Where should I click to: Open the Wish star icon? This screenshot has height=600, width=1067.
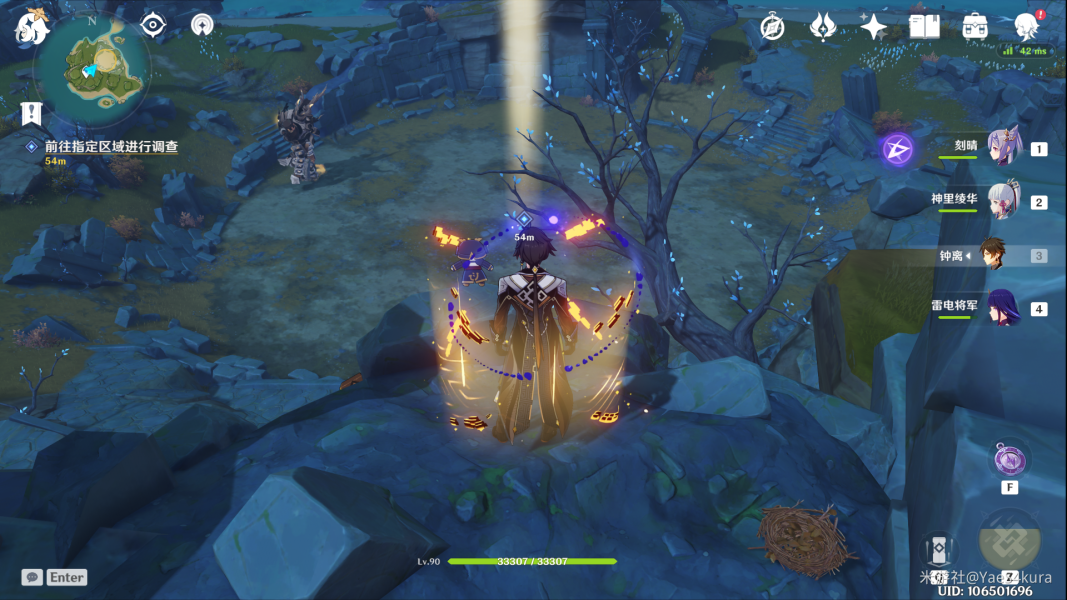click(873, 27)
